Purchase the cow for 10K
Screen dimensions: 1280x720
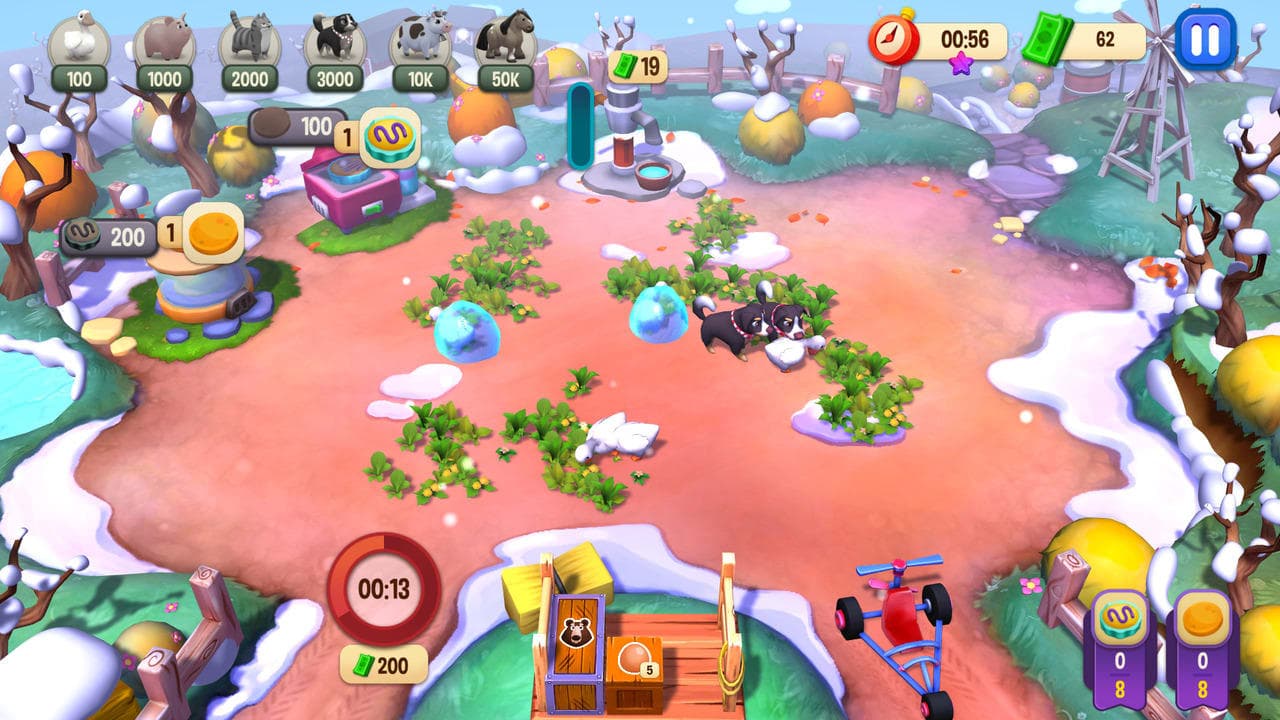coord(420,45)
